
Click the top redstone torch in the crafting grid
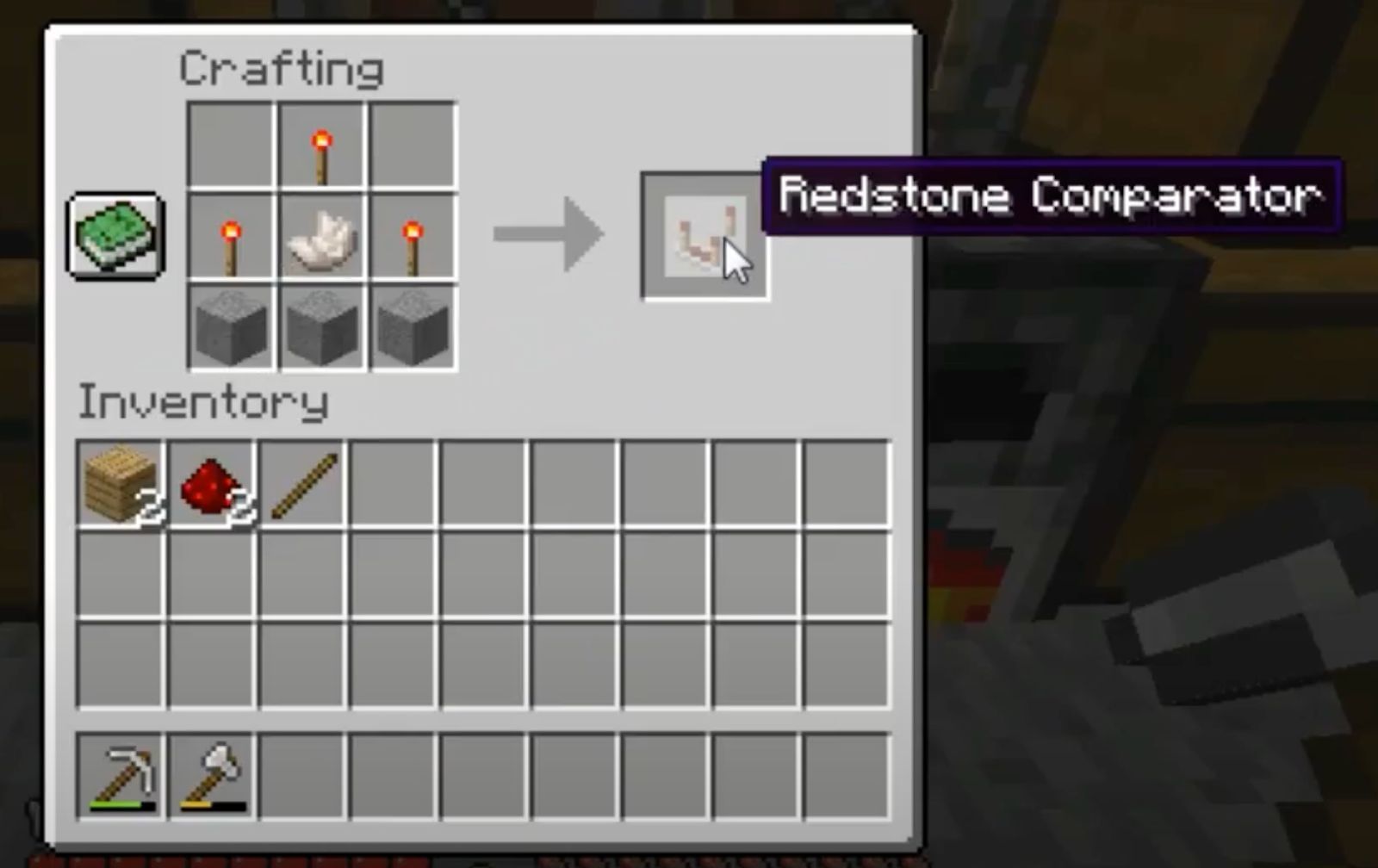point(321,143)
